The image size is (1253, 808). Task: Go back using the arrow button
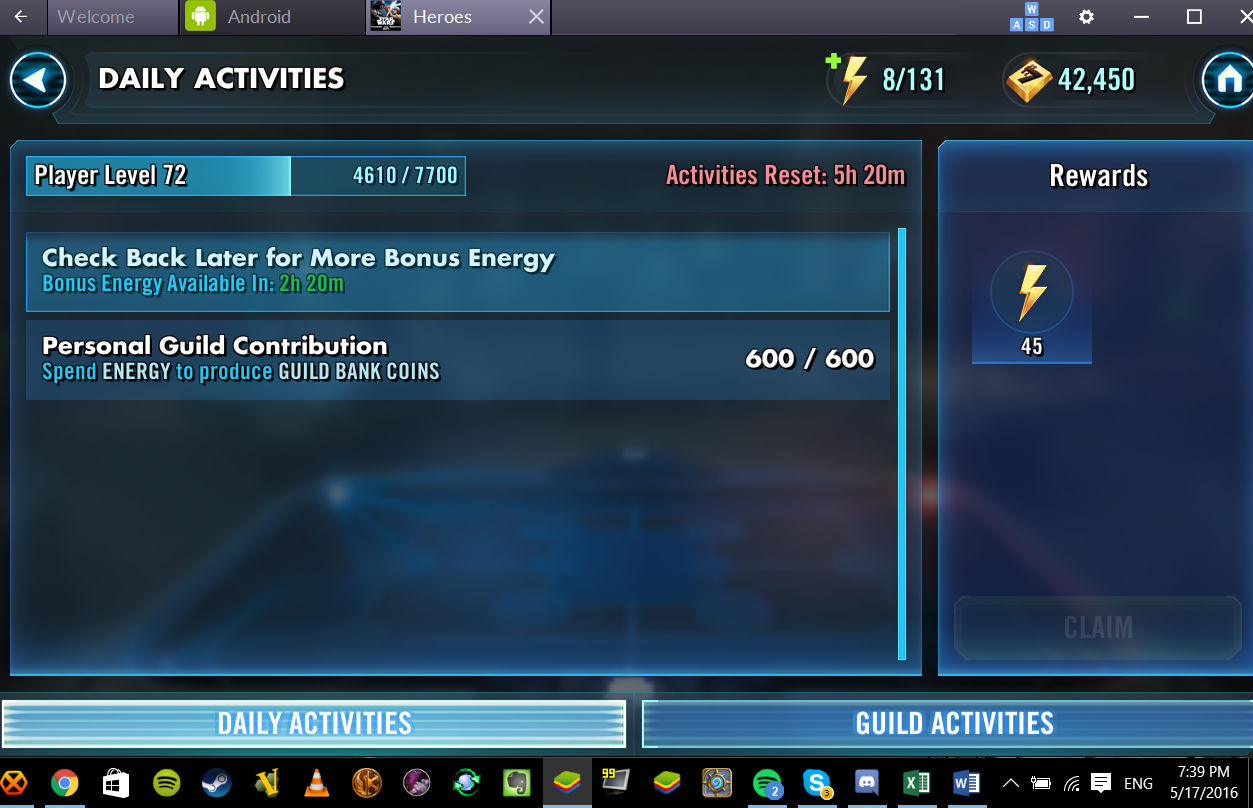point(38,80)
